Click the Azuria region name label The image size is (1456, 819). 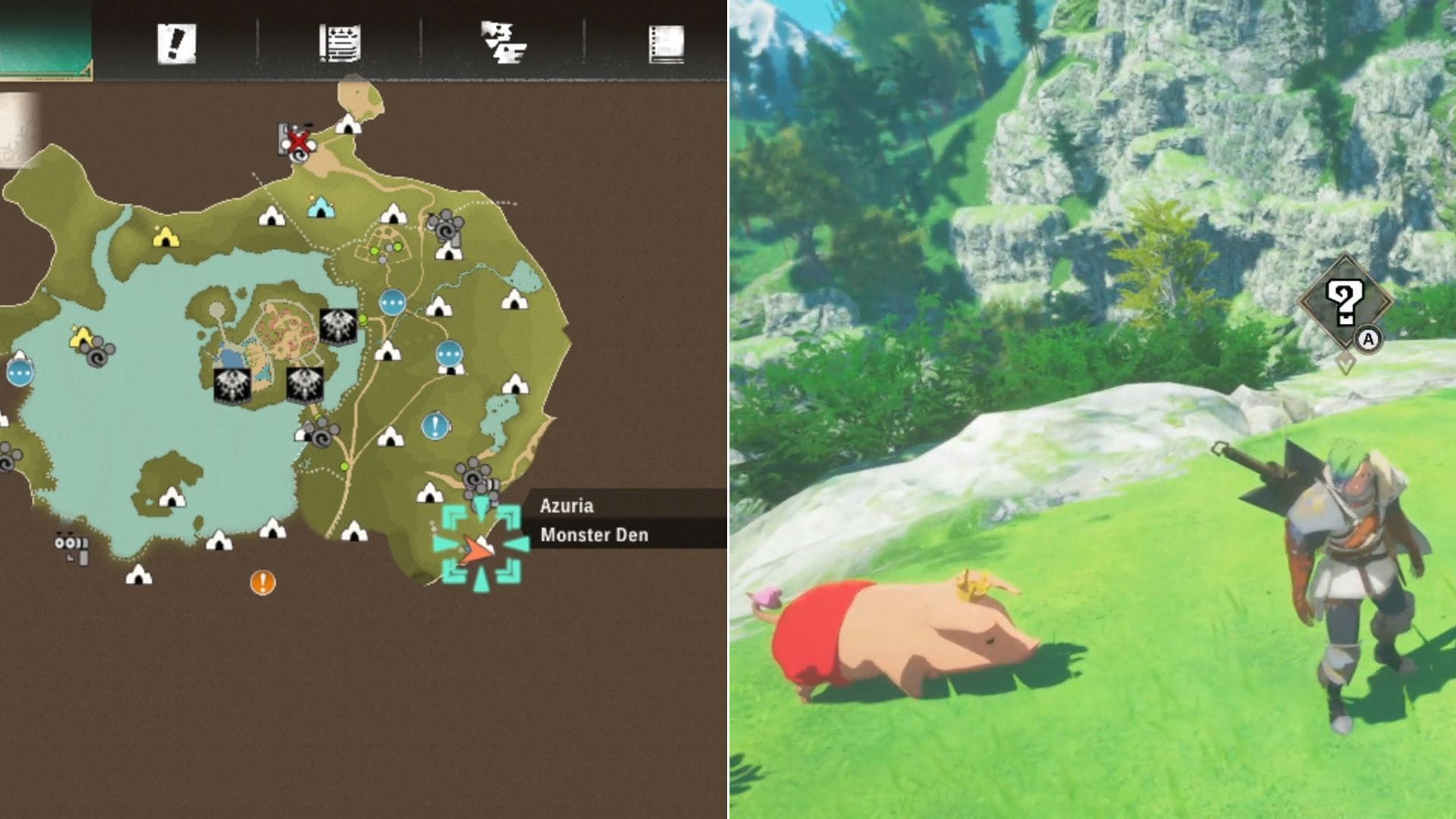coord(568,507)
